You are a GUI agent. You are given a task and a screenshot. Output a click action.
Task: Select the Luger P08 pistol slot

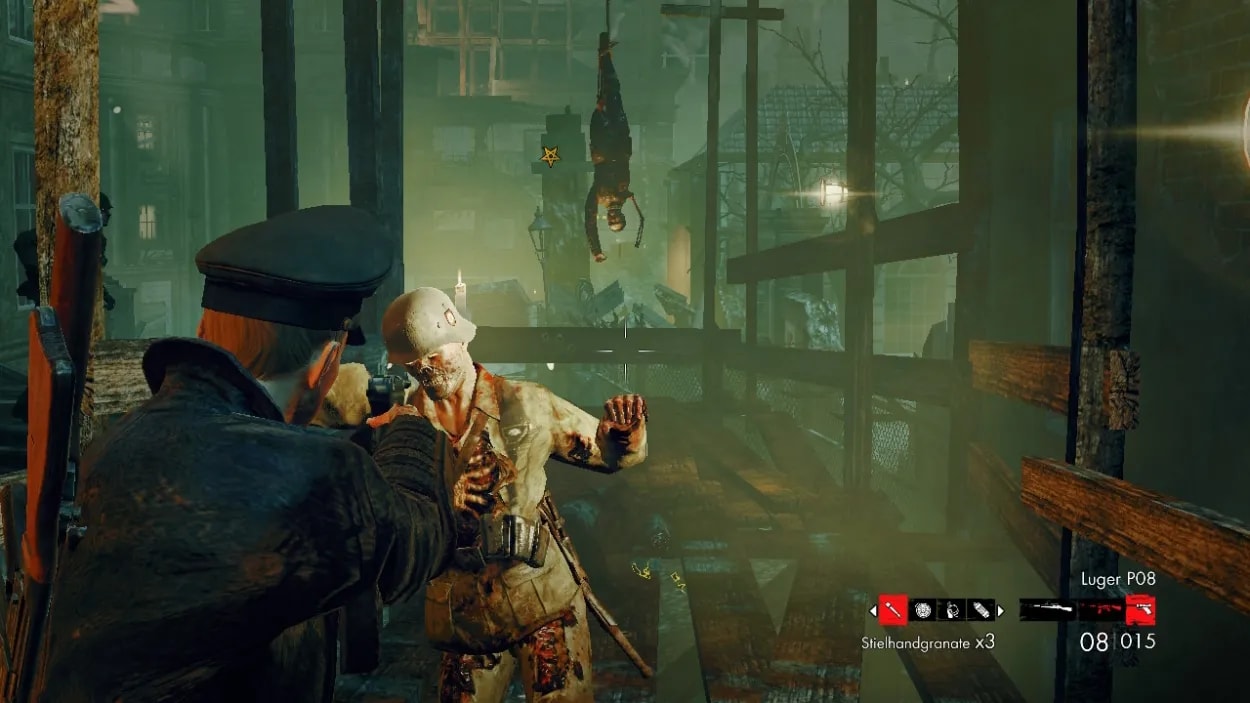click(1140, 609)
